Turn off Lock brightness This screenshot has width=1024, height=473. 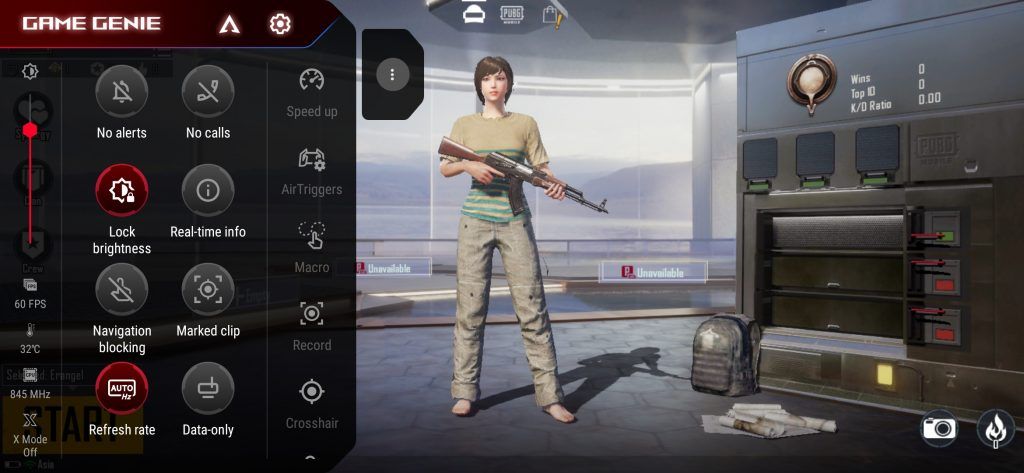pyautogui.click(x=121, y=190)
